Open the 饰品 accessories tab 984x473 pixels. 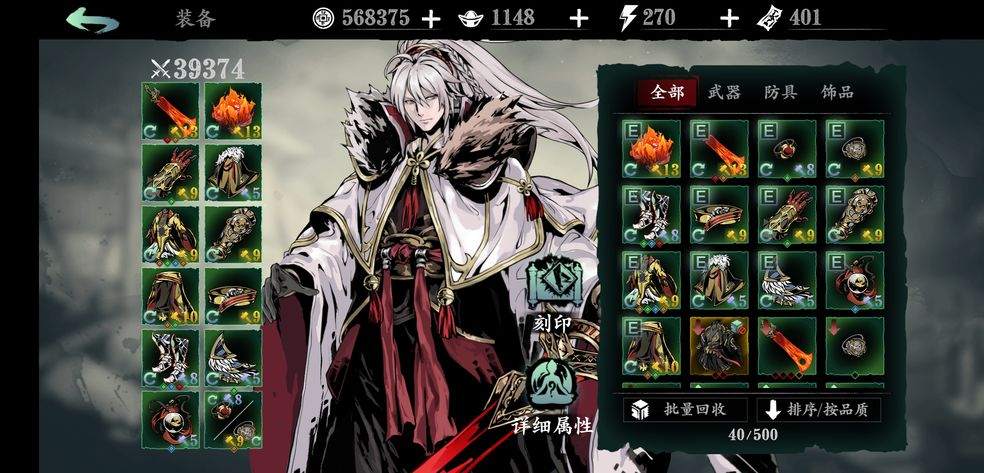coord(837,93)
